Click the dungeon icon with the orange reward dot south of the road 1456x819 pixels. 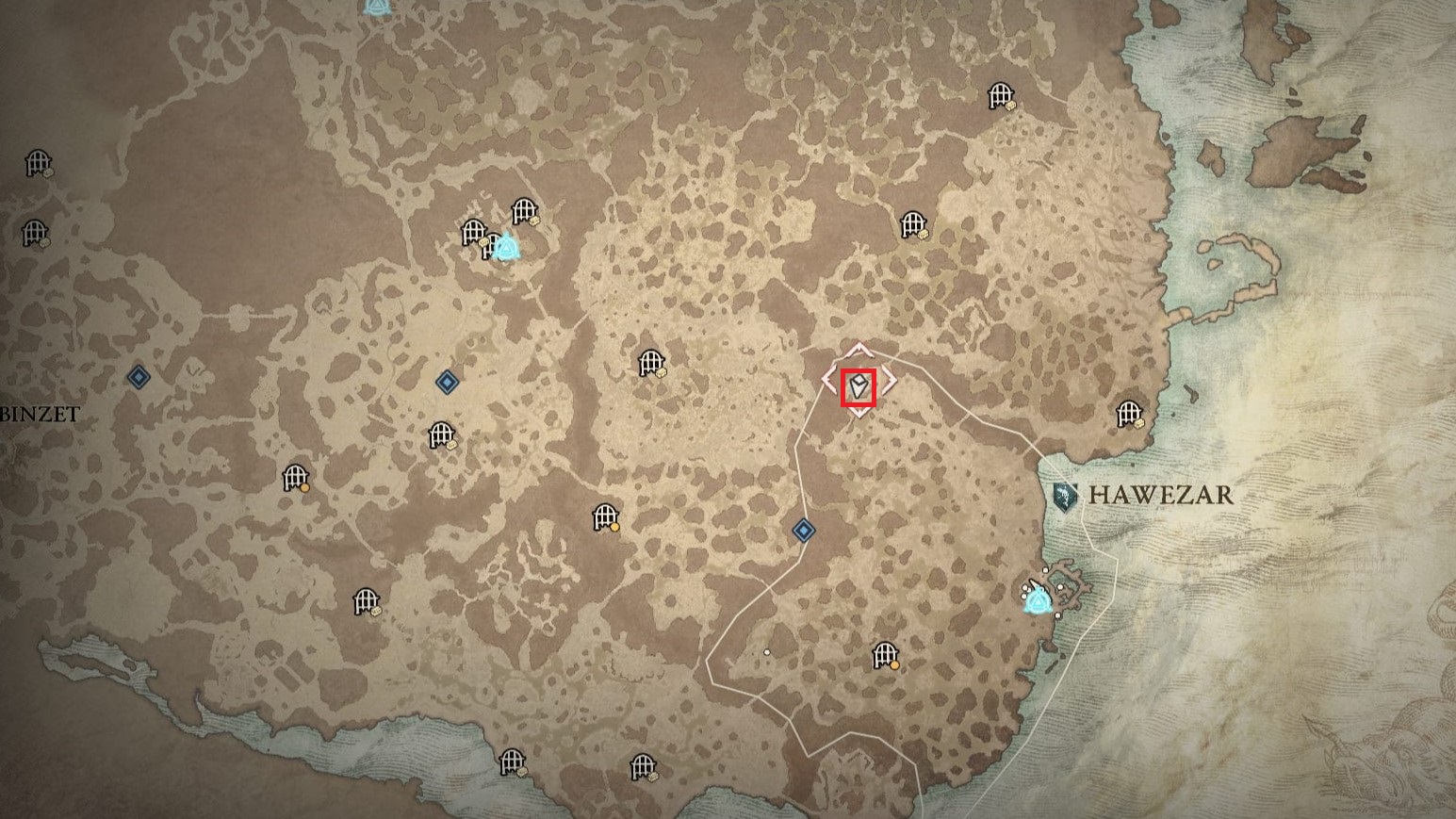886,655
